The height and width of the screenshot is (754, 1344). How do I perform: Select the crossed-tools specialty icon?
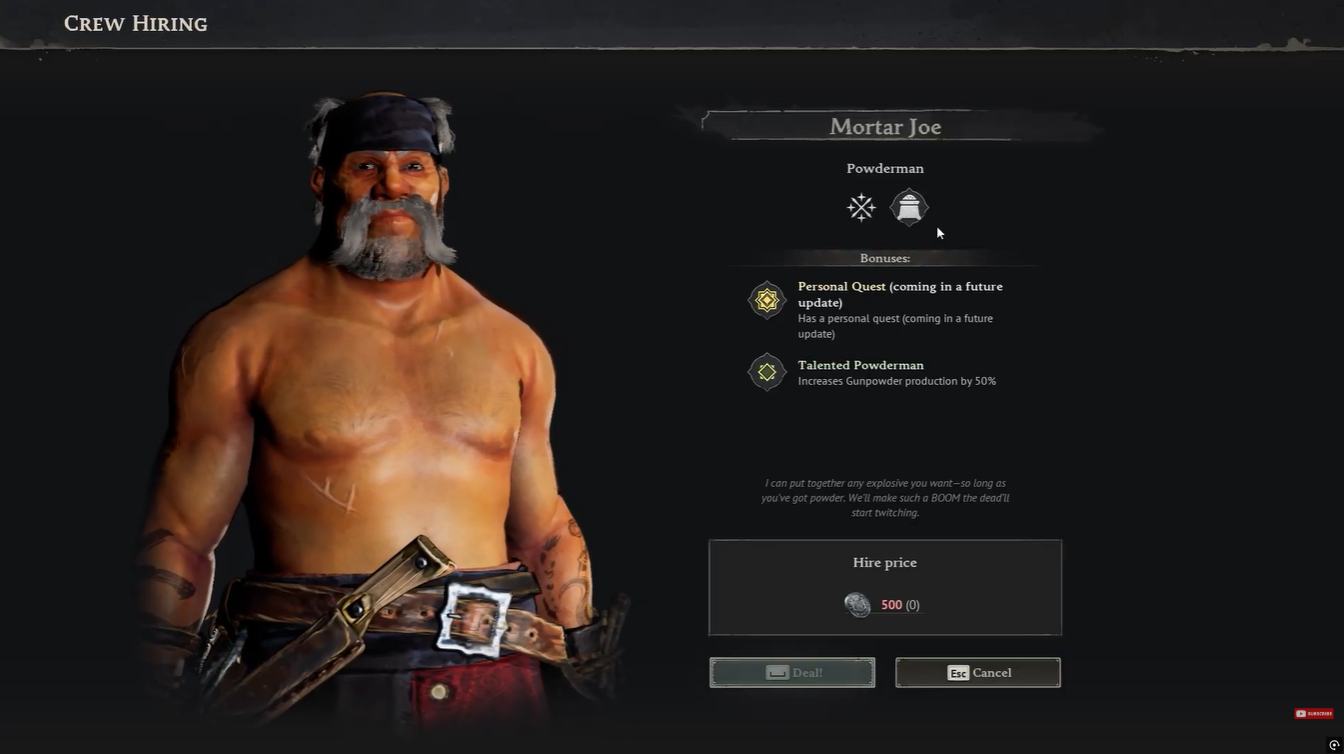[861, 207]
